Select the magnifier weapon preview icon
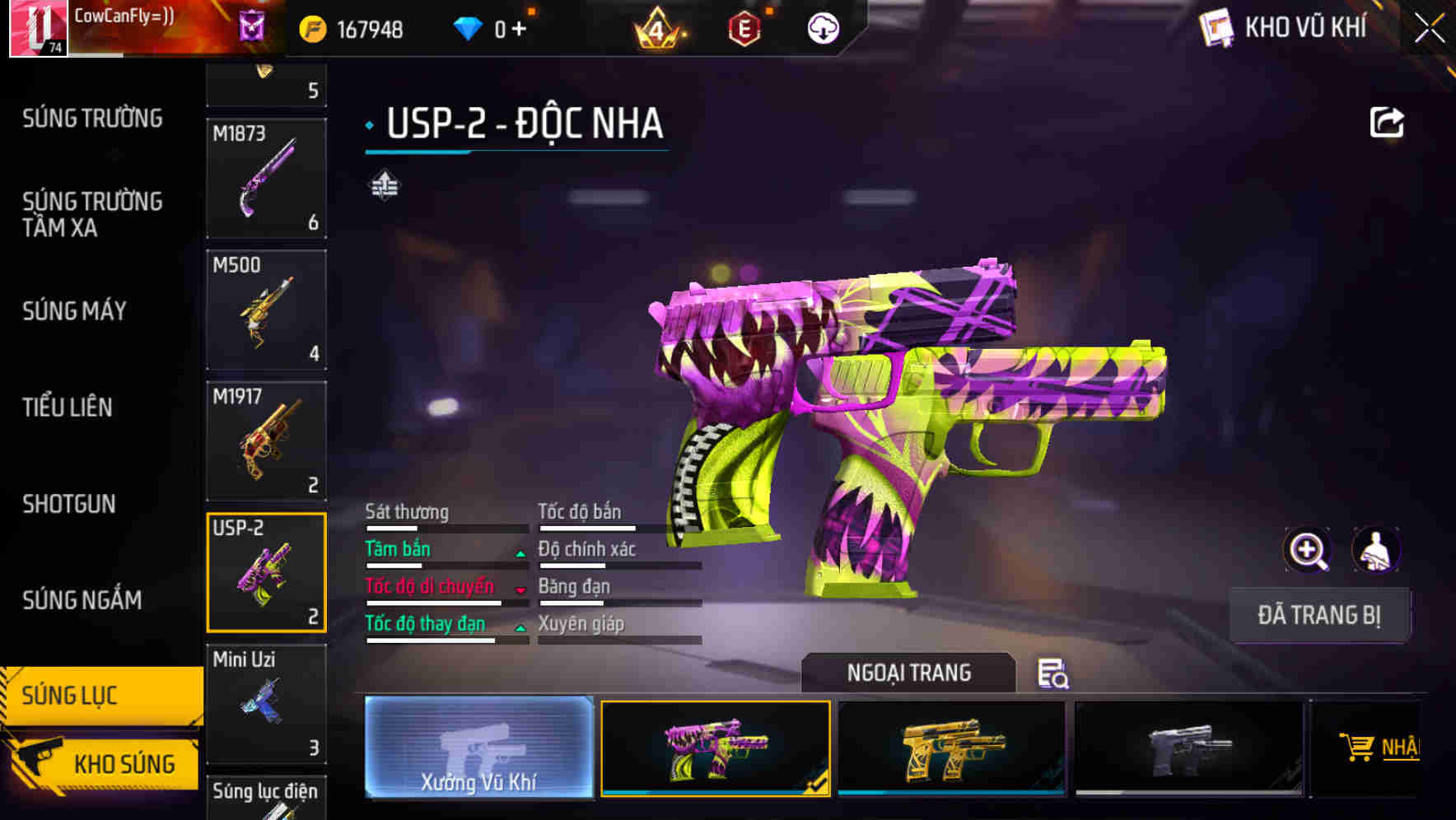Viewport: 1456px width, 820px height. [1309, 550]
